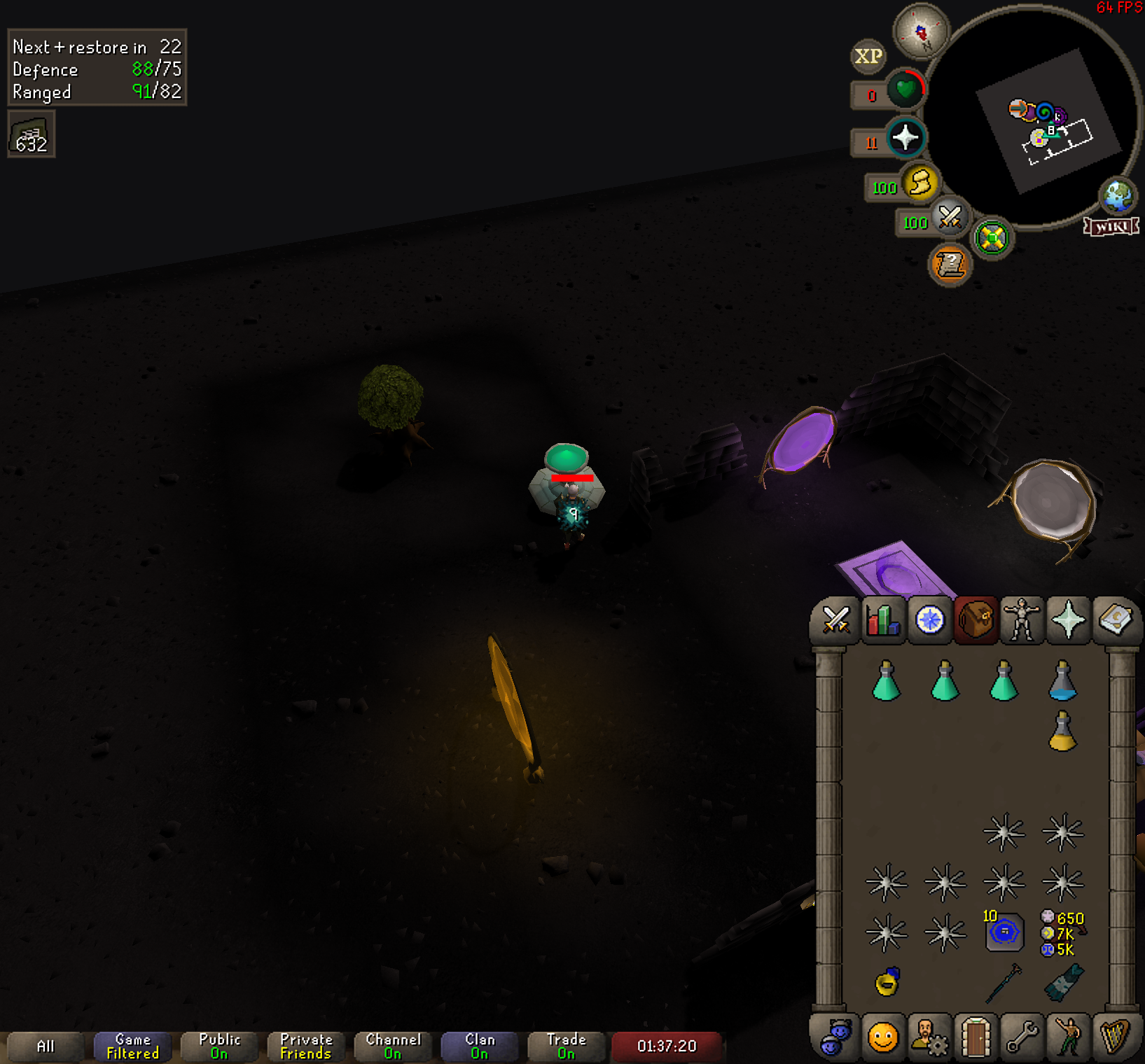Open the world map globe
This screenshot has height=1064, width=1145.
pos(1118,195)
